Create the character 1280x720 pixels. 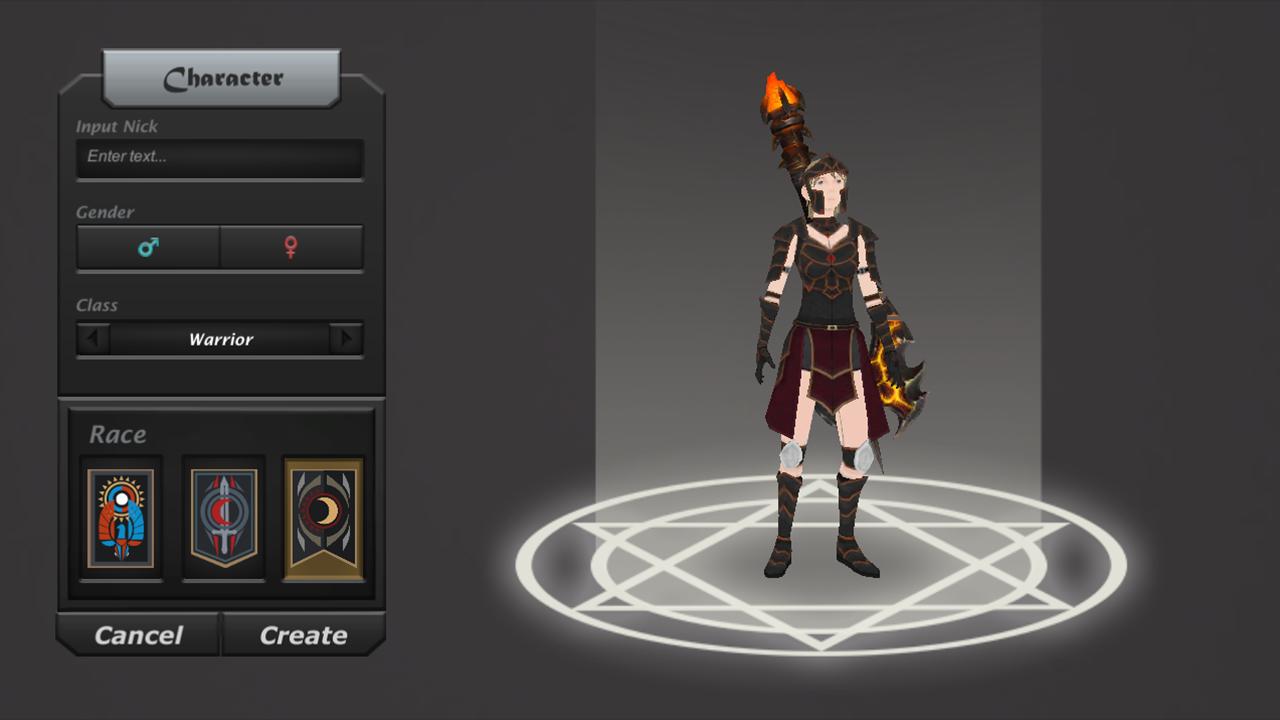tap(303, 635)
